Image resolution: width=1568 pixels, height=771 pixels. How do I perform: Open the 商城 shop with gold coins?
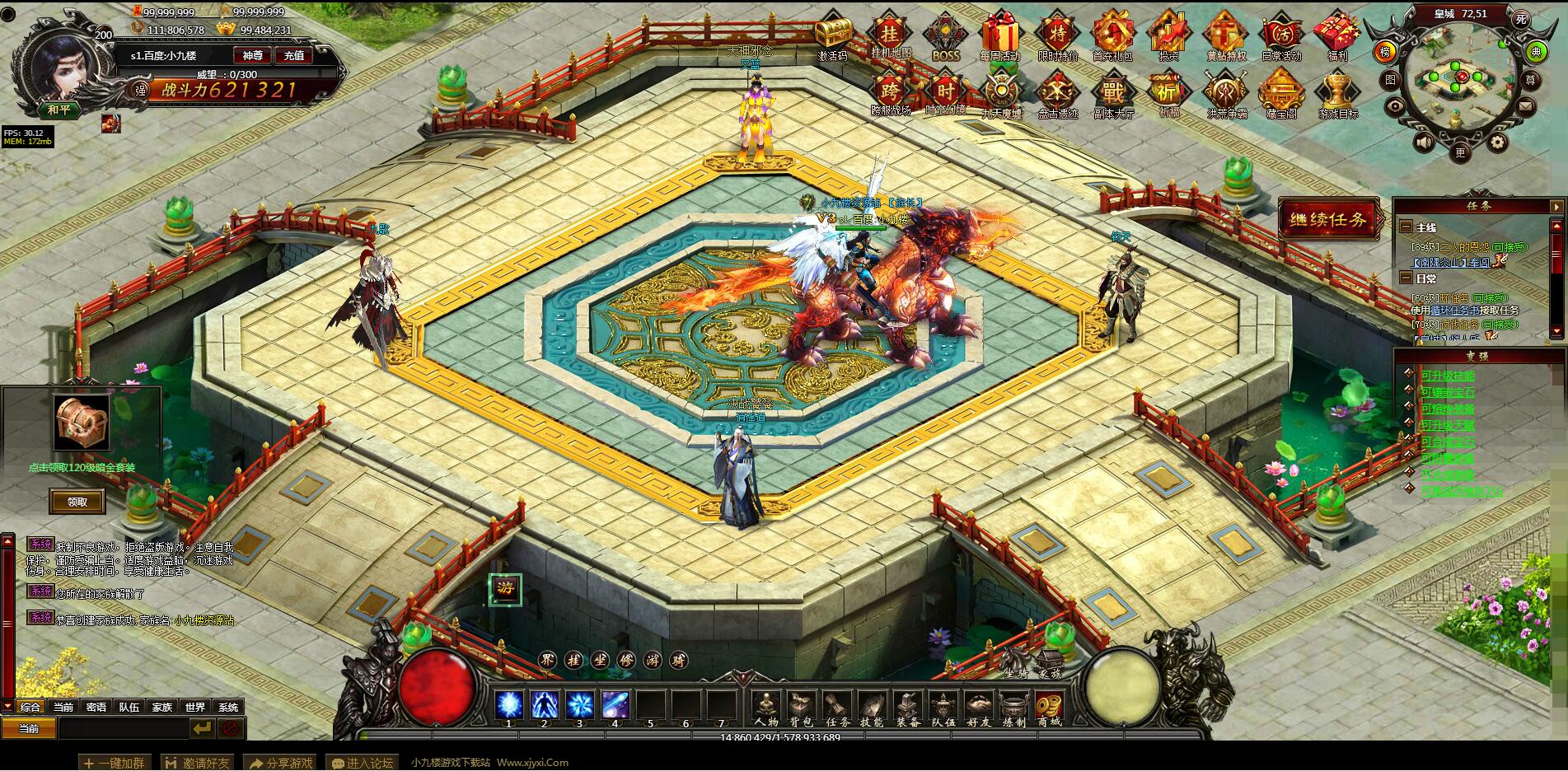[x=1049, y=708]
